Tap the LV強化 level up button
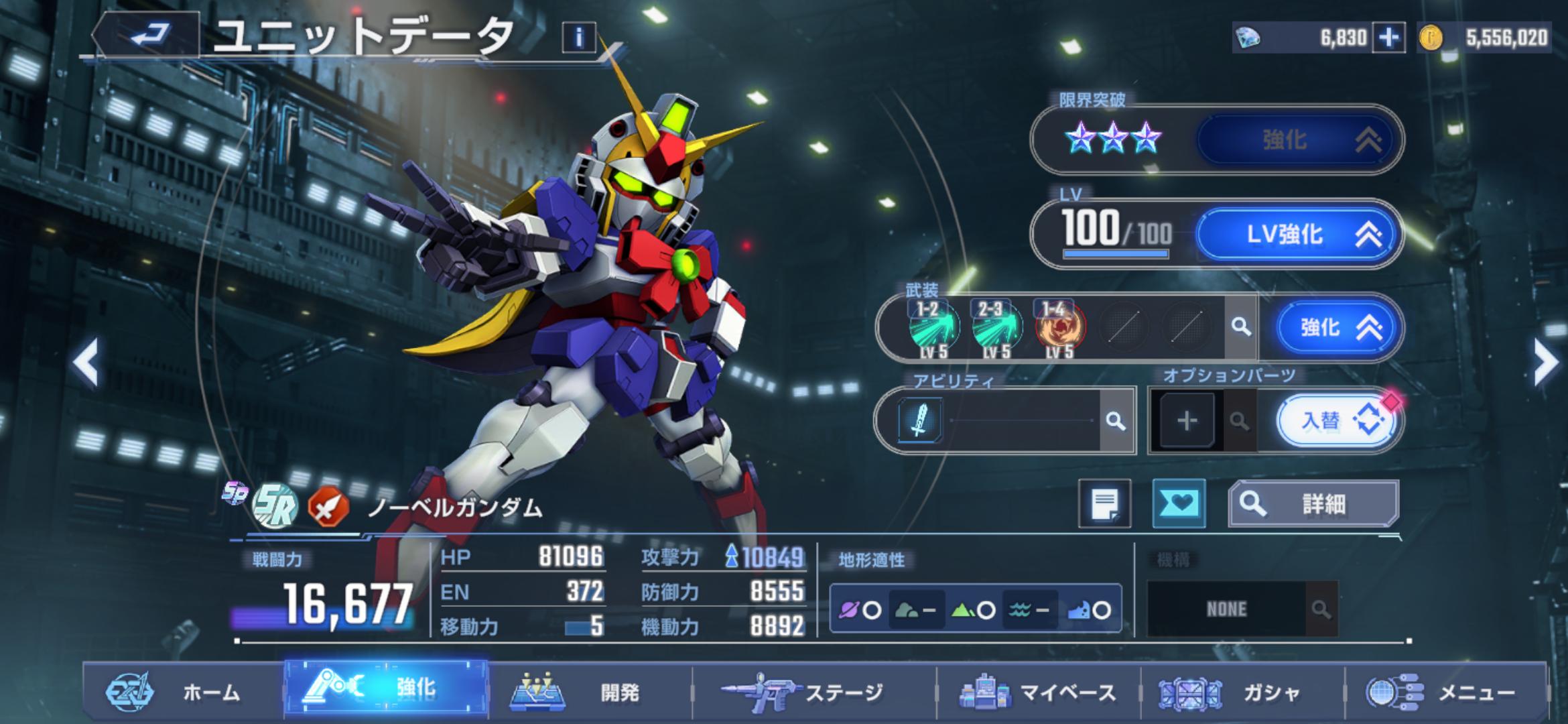Image resolution: width=1568 pixels, height=724 pixels. [1297, 235]
